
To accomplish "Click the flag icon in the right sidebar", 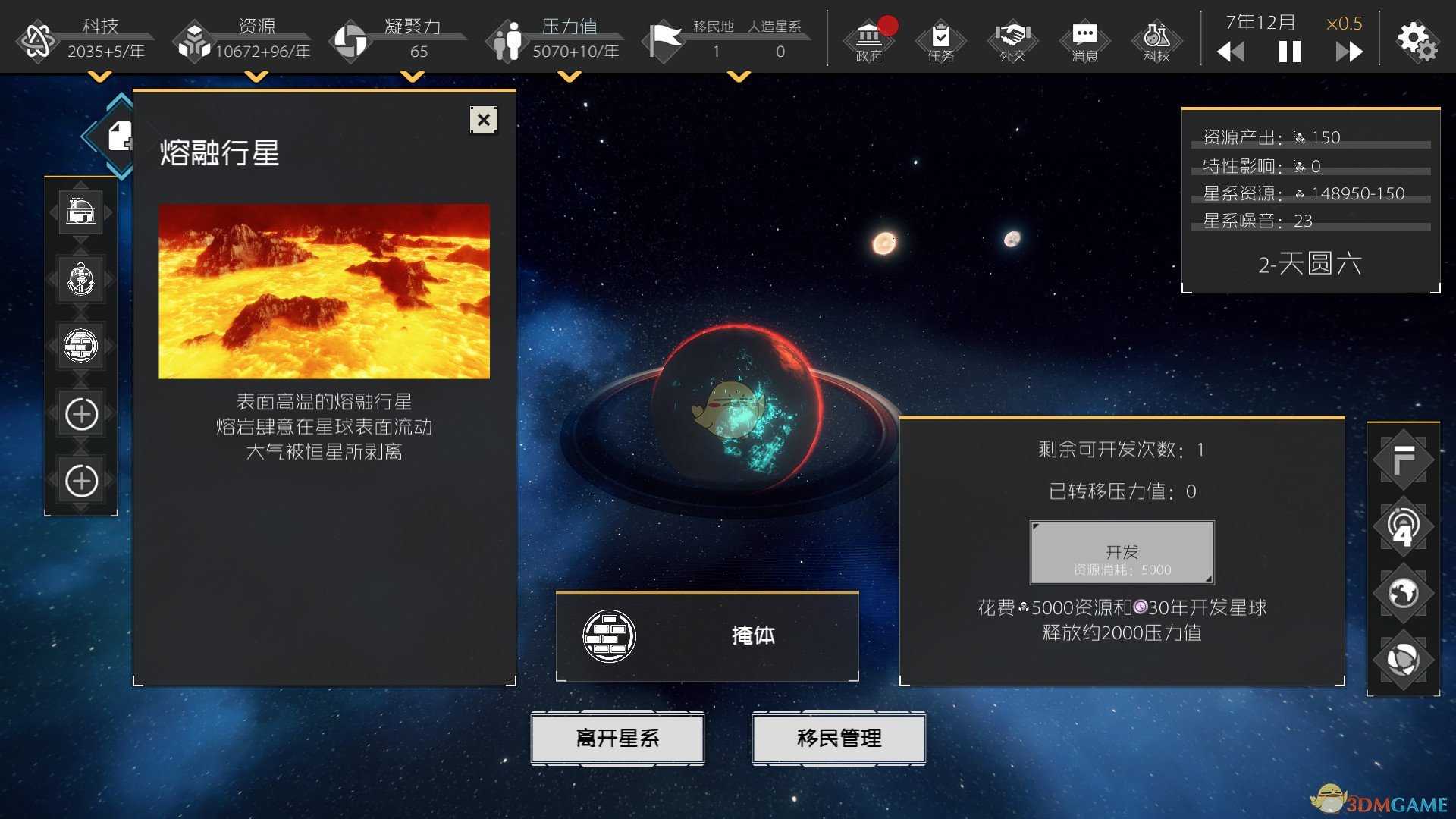I will point(1404,460).
